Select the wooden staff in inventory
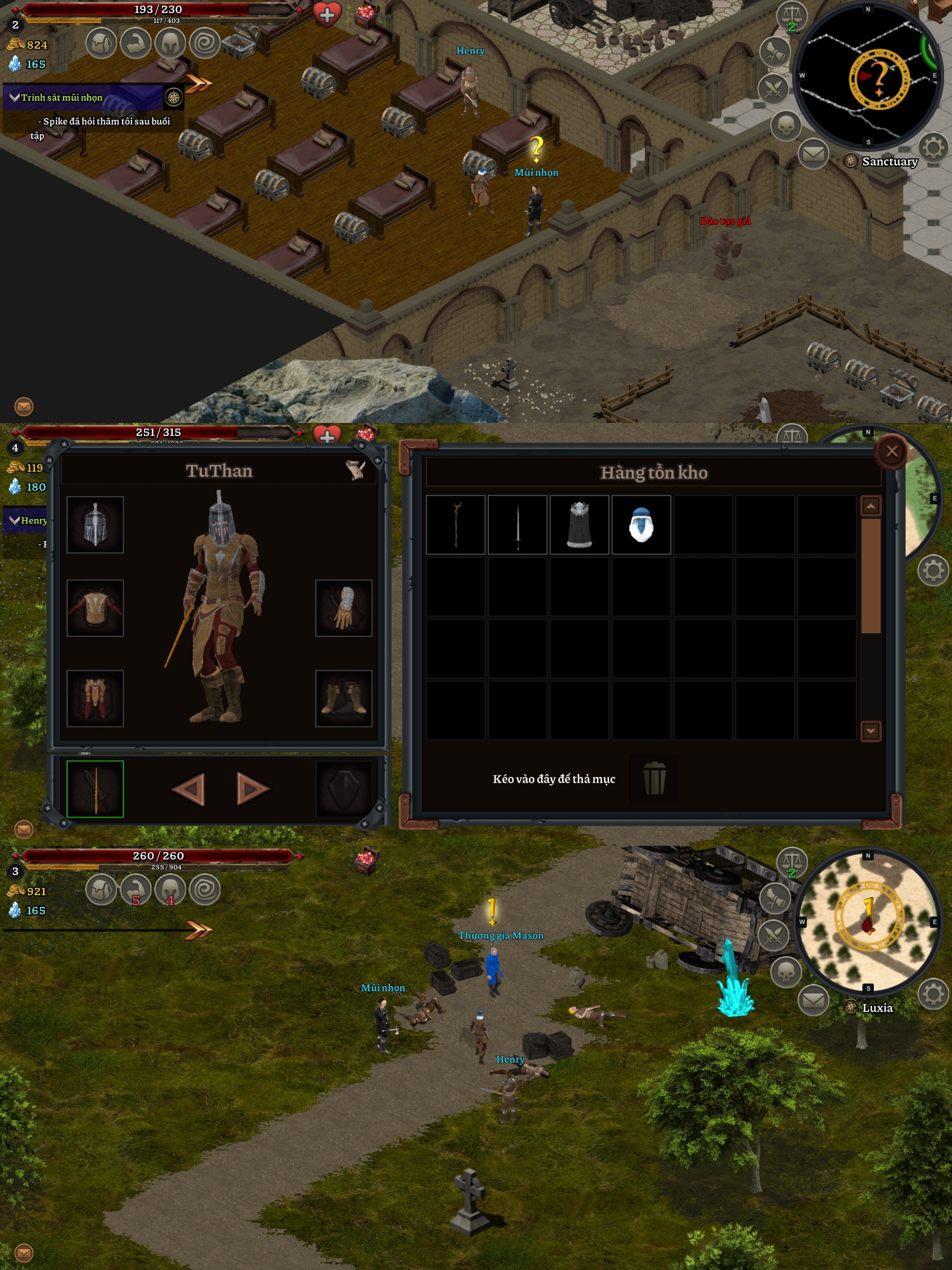952x1270 pixels. point(456,524)
